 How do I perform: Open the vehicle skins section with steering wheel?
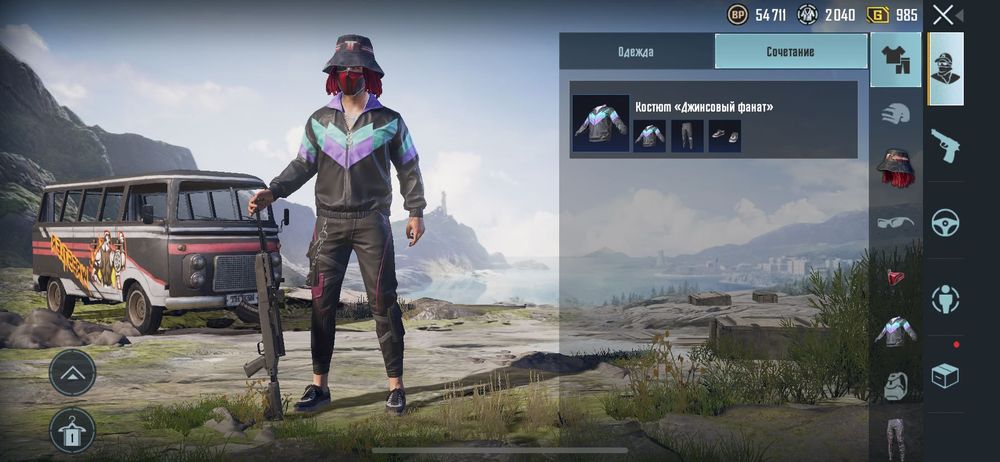[x=946, y=222]
